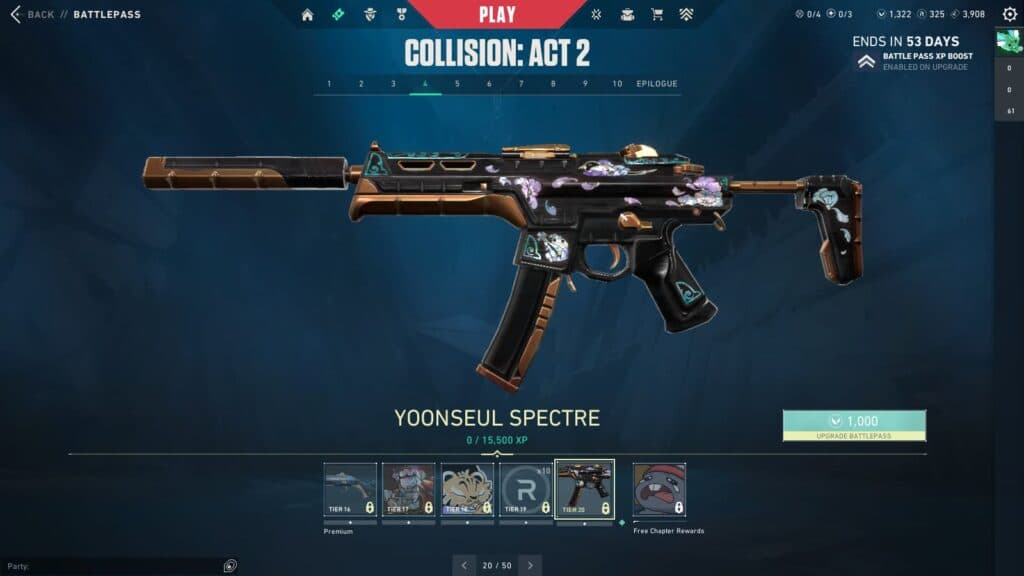Image resolution: width=1024 pixels, height=576 pixels.
Task: Select the Tier 17 reward thumbnail
Action: (408, 489)
